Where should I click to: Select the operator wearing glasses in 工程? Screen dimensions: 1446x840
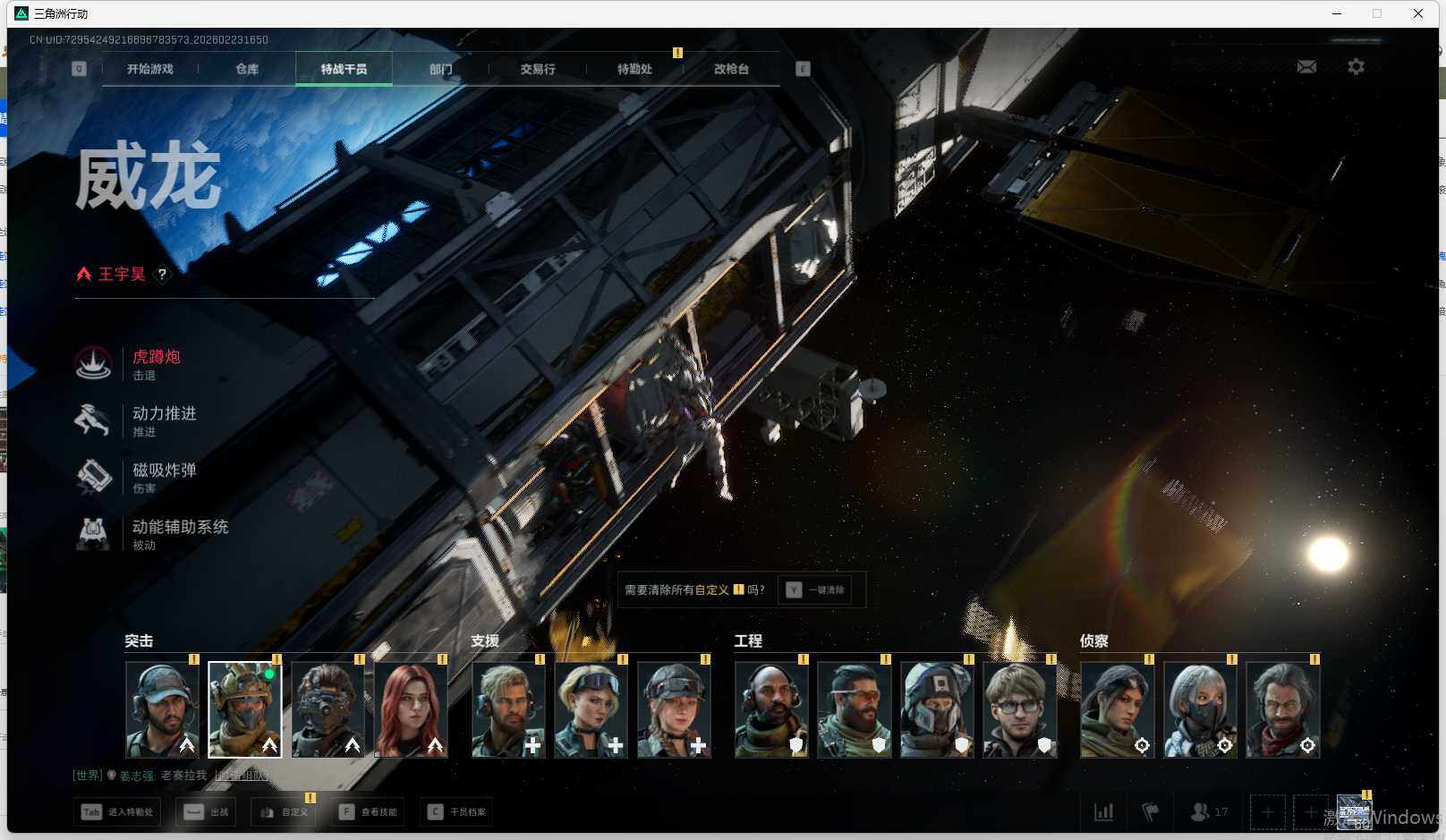(x=1019, y=709)
